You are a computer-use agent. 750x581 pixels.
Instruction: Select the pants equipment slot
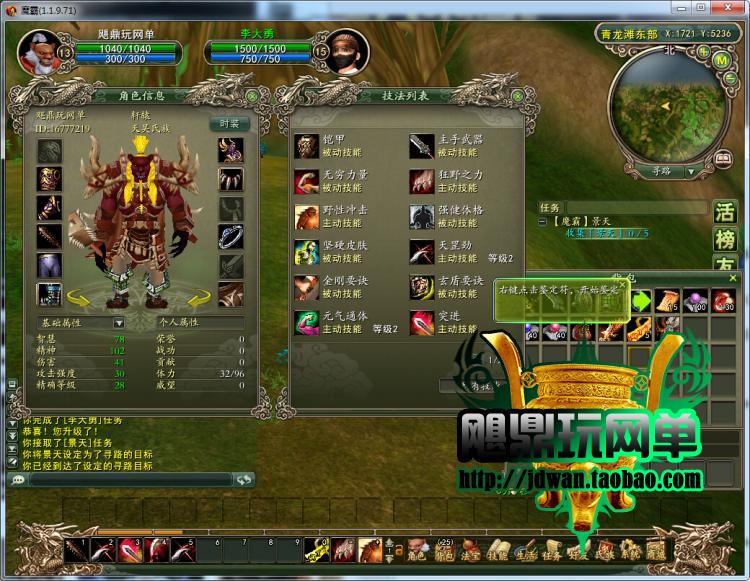[x=50, y=265]
